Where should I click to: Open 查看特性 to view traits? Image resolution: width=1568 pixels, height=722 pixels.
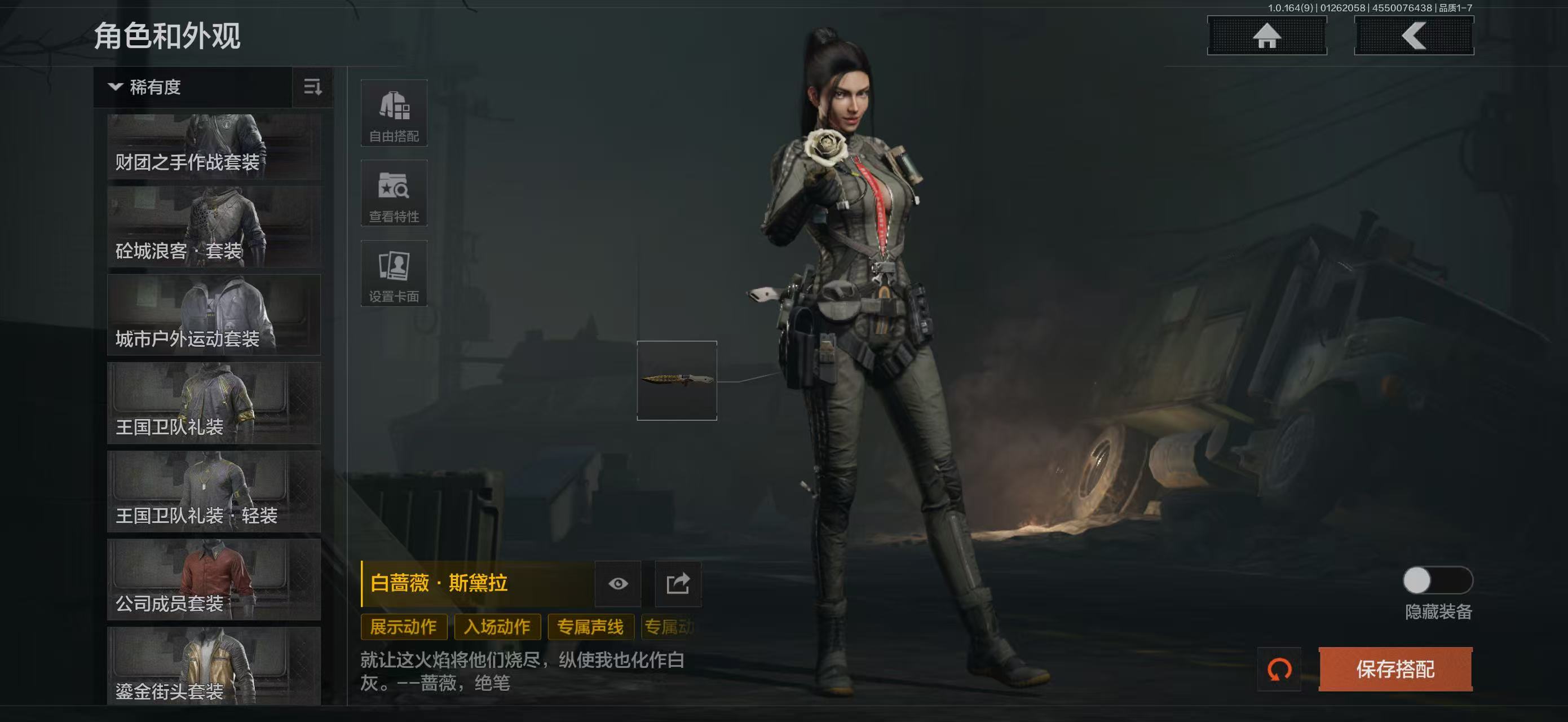coord(394,193)
